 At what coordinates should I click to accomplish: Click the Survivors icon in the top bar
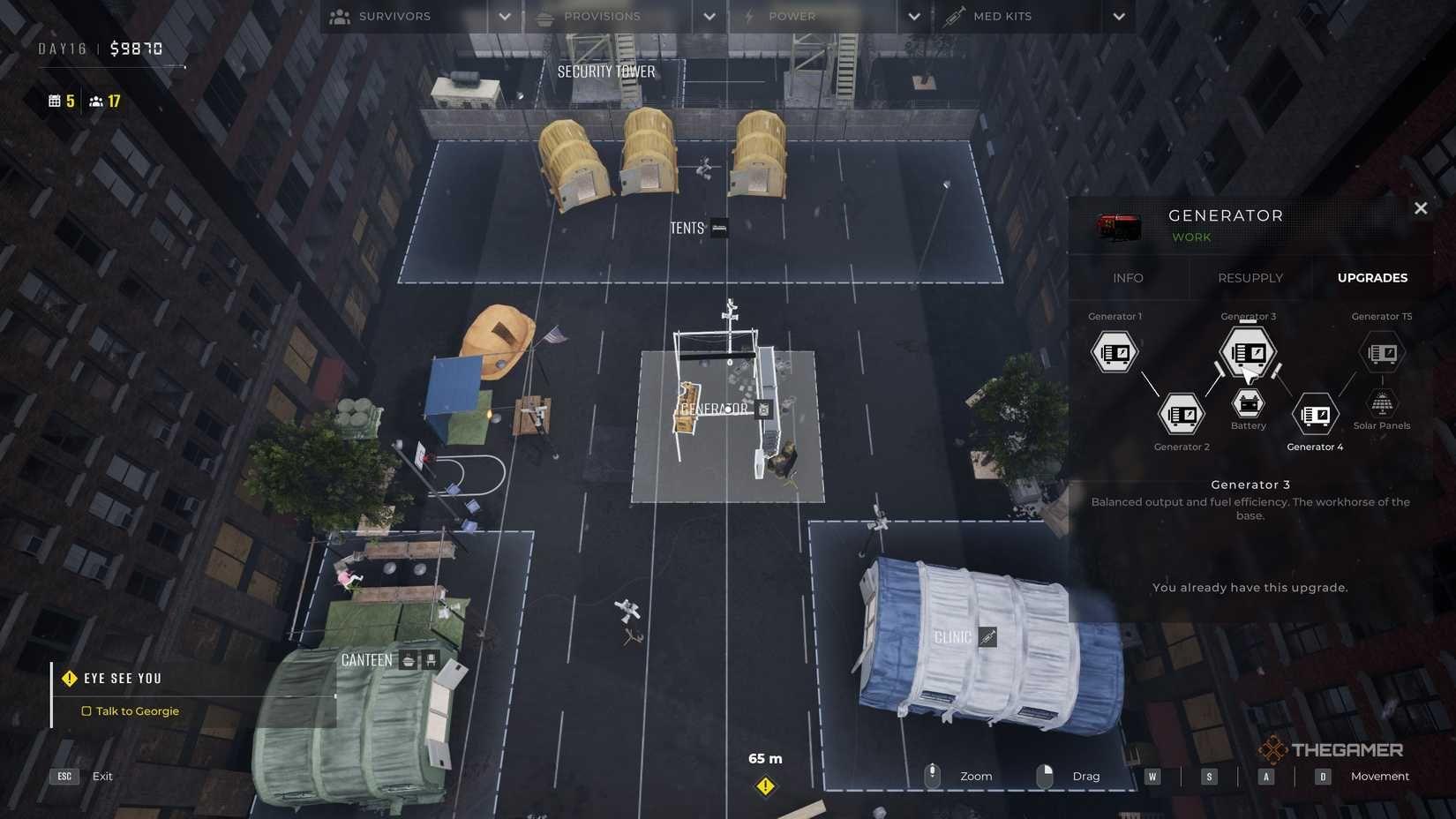coord(339,16)
